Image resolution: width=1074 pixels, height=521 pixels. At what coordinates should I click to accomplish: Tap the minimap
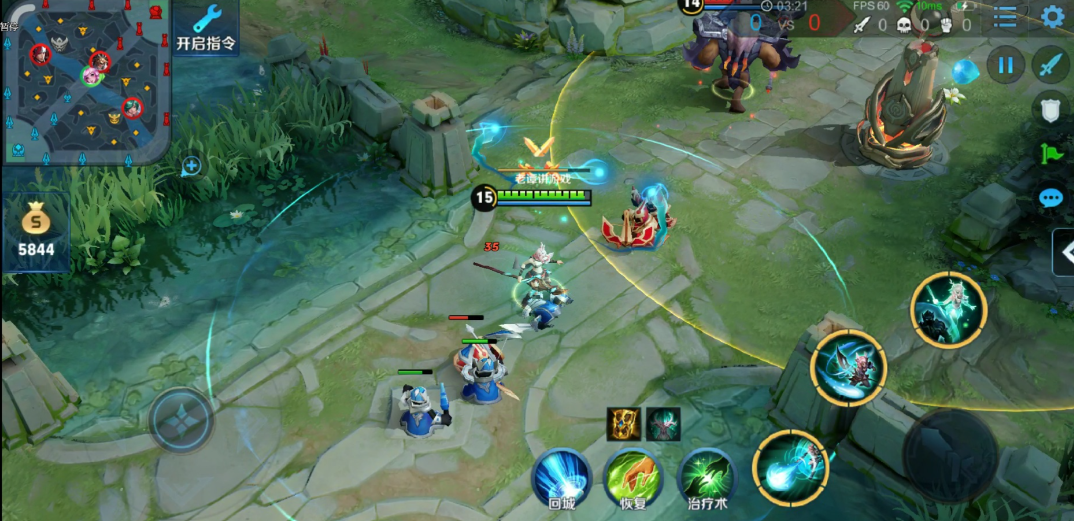pyautogui.click(x=85, y=83)
